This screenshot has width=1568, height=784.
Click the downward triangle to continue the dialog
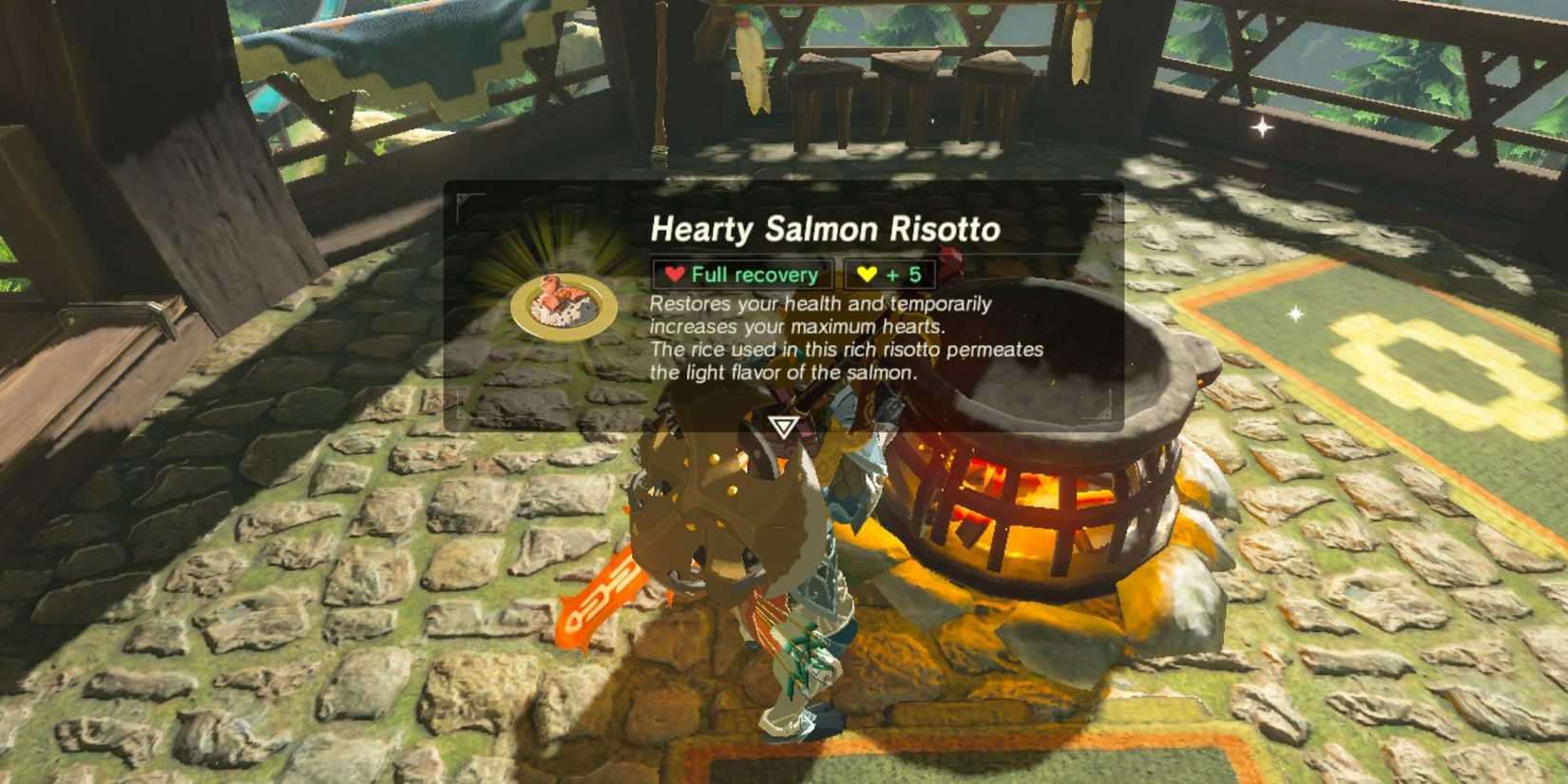782,427
